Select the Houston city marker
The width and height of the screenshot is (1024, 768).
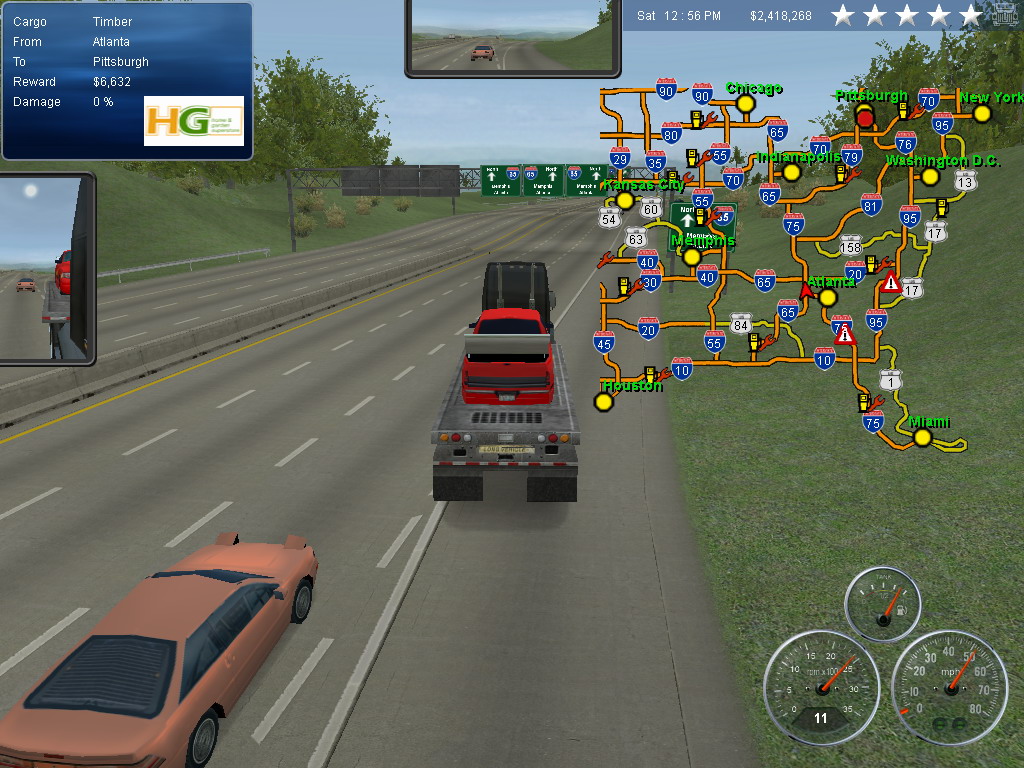click(603, 402)
